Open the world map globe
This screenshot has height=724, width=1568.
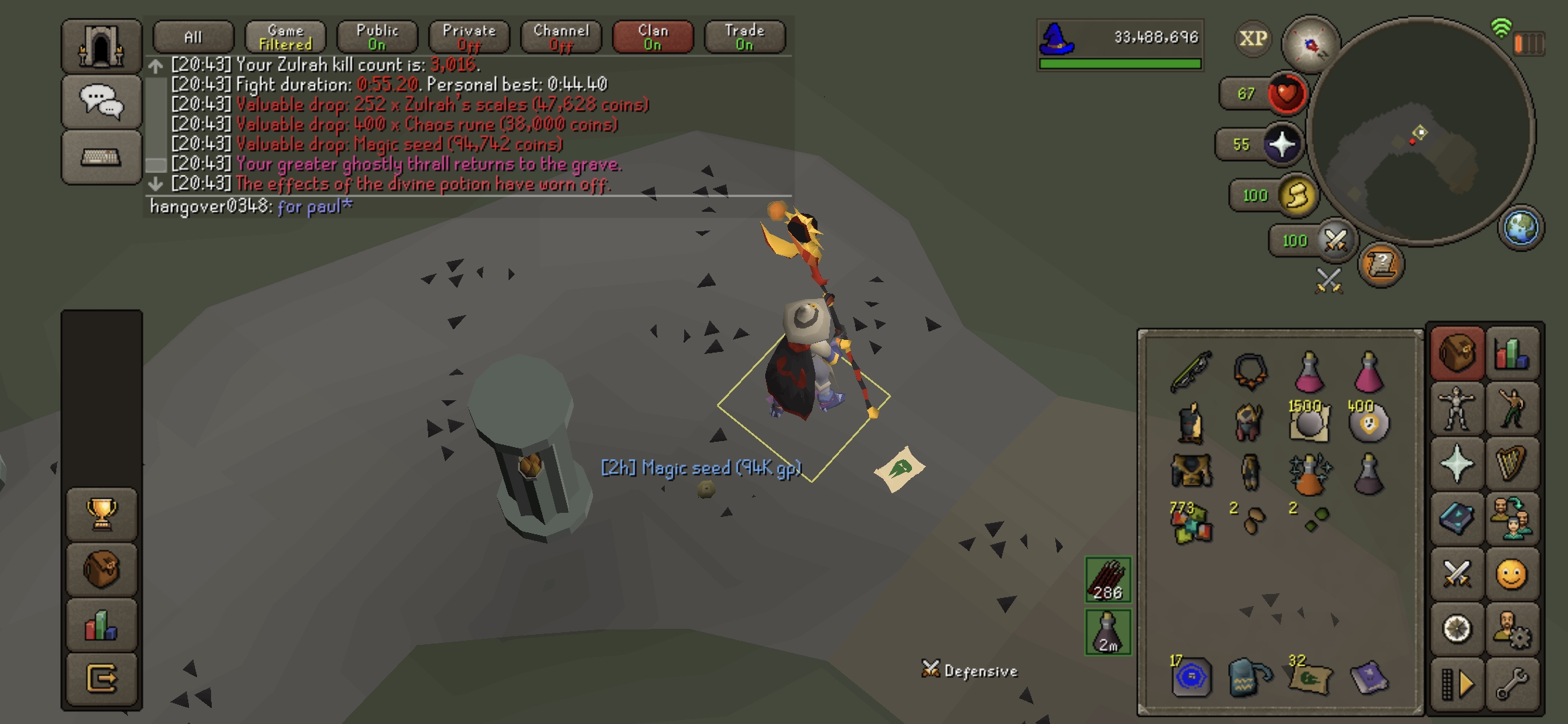(x=1521, y=228)
